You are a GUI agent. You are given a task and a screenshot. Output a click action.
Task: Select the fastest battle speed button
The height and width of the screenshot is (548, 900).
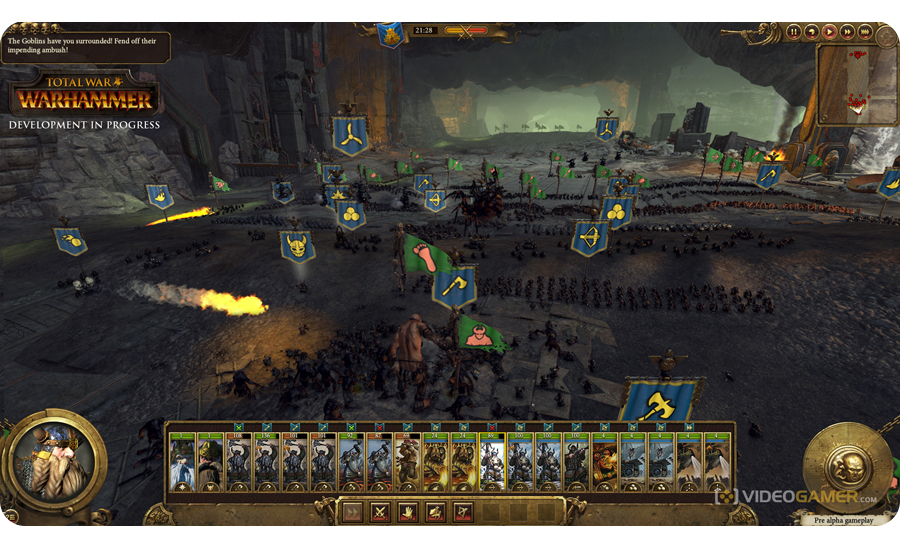click(865, 32)
